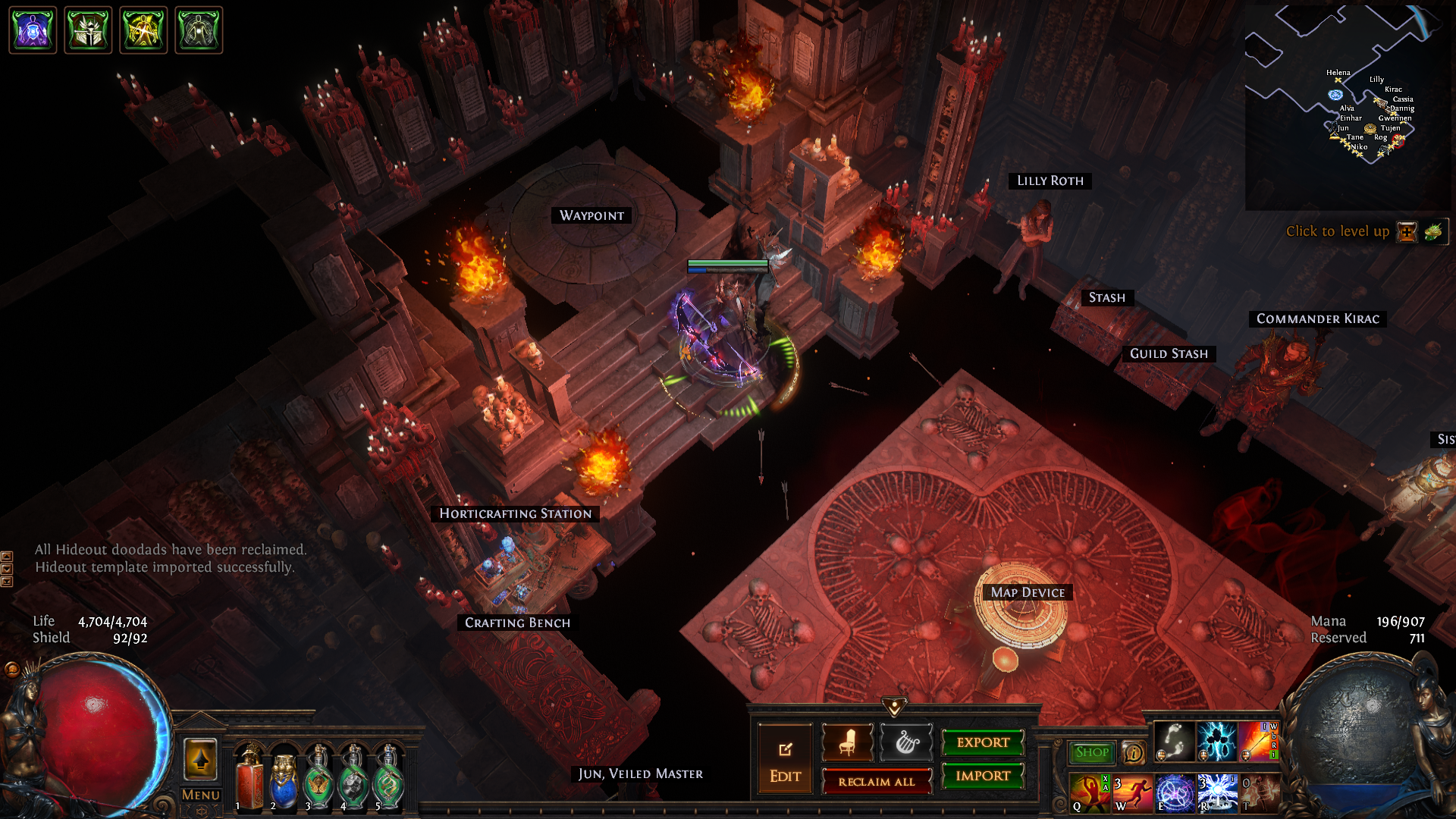Use the blue mana flask

[284, 779]
